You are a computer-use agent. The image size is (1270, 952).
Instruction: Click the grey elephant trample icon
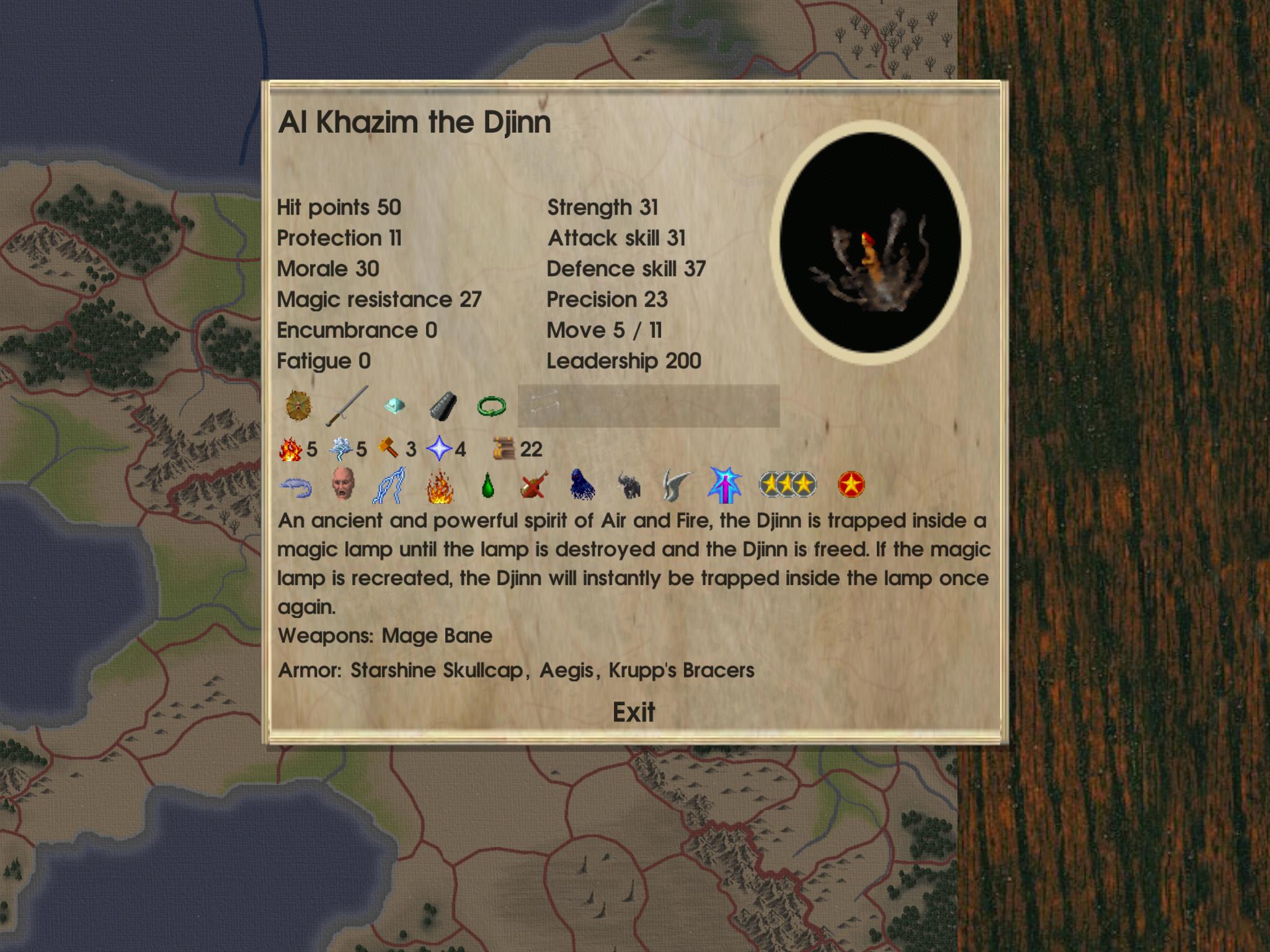pyautogui.click(x=629, y=486)
